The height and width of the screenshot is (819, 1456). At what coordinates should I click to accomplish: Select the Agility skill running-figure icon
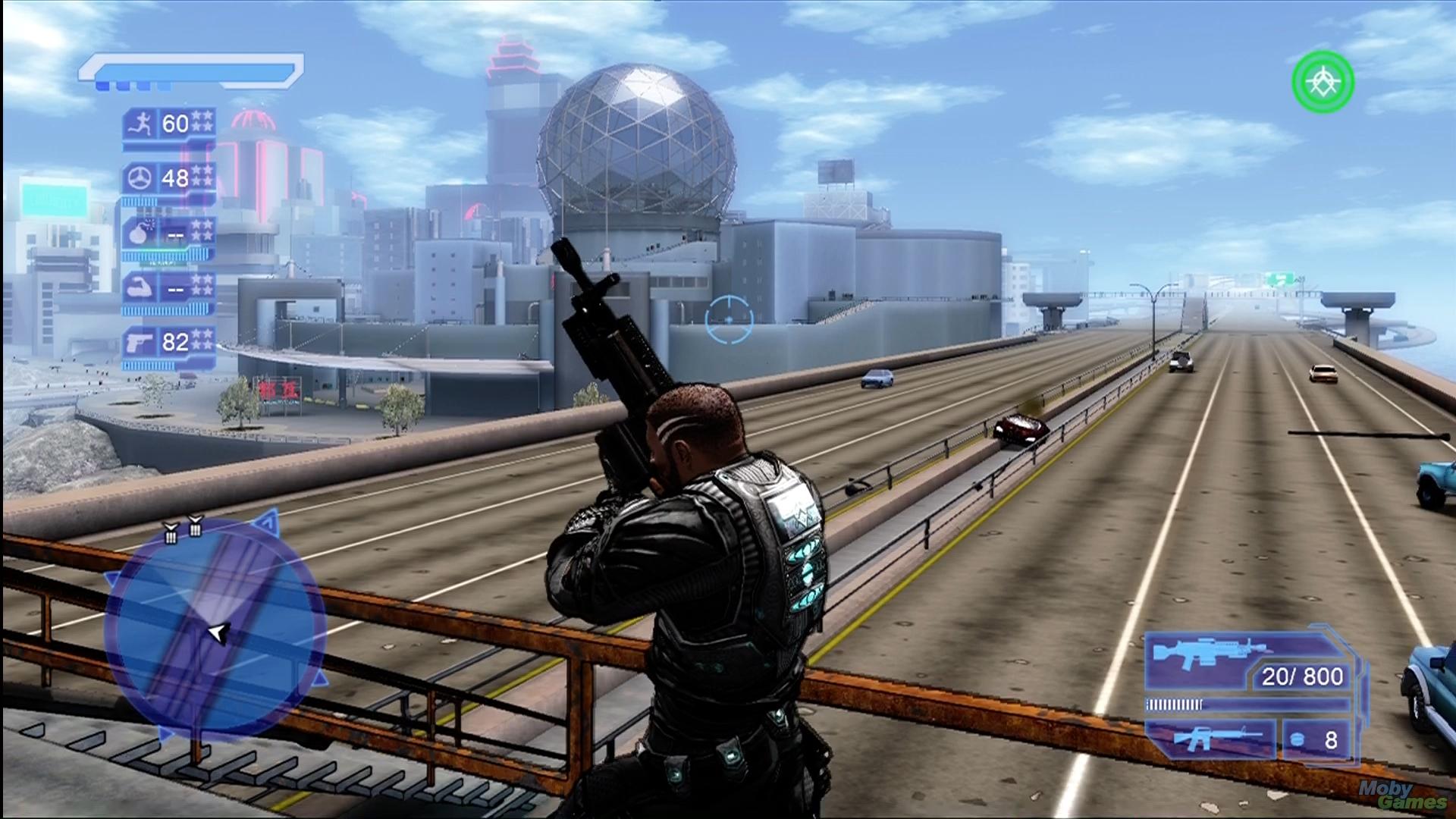click(x=141, y=123)
